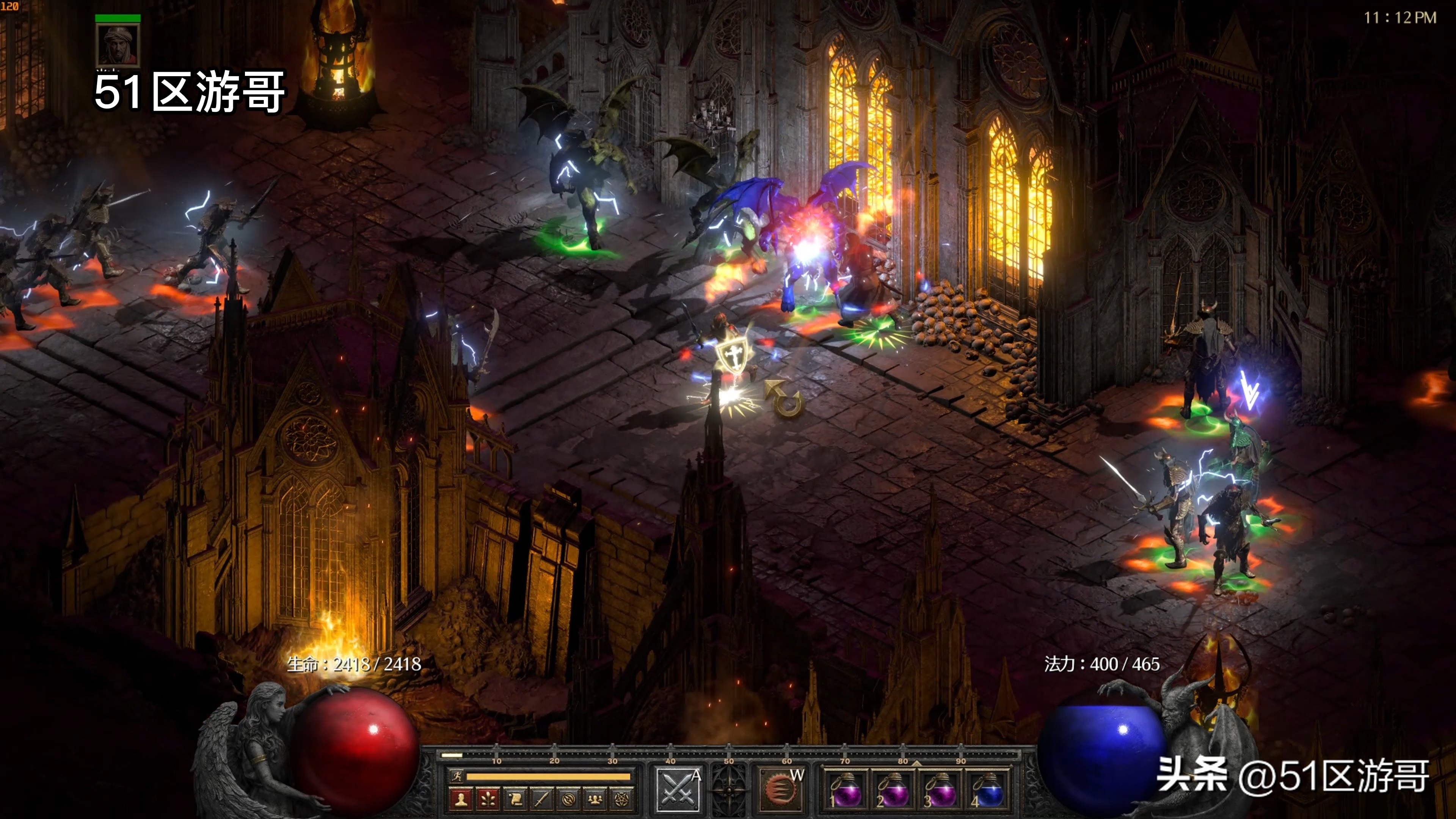
Task: Open the character screen button
Action: [x=461, y=799]
